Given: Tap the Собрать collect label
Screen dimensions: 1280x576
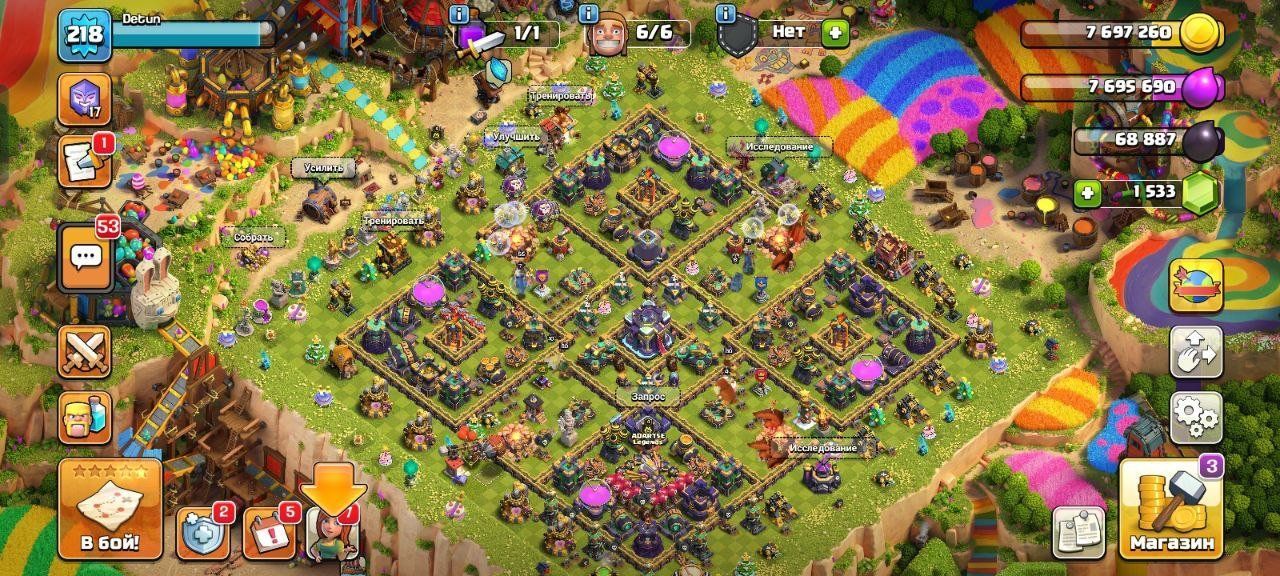Looking at the screenshot, I should [x=254, y=238].
